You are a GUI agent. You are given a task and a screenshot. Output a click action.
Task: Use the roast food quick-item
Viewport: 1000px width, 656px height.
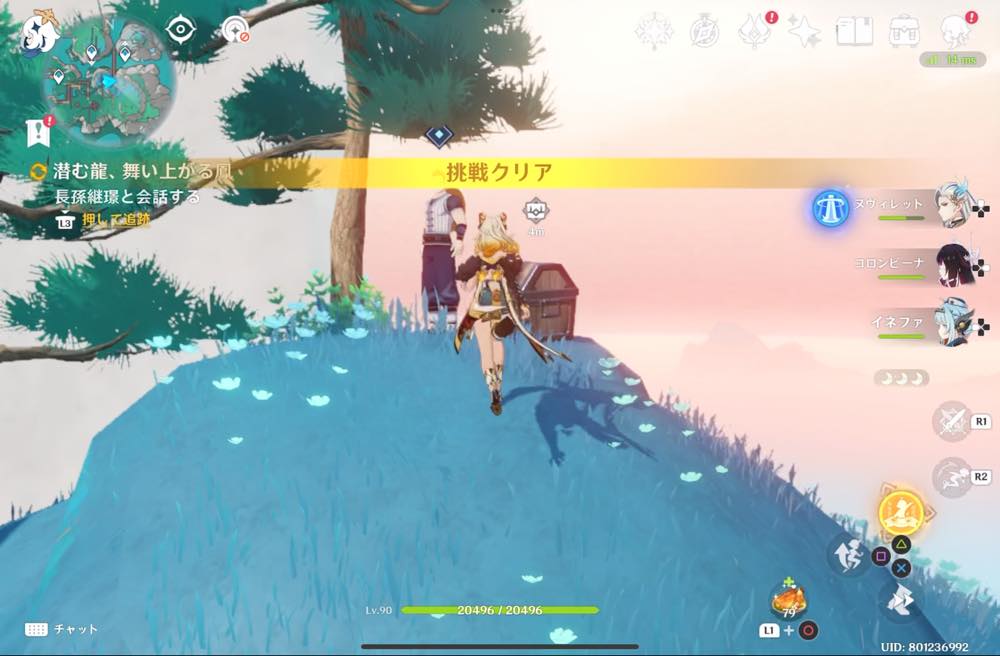coord(786,601)
